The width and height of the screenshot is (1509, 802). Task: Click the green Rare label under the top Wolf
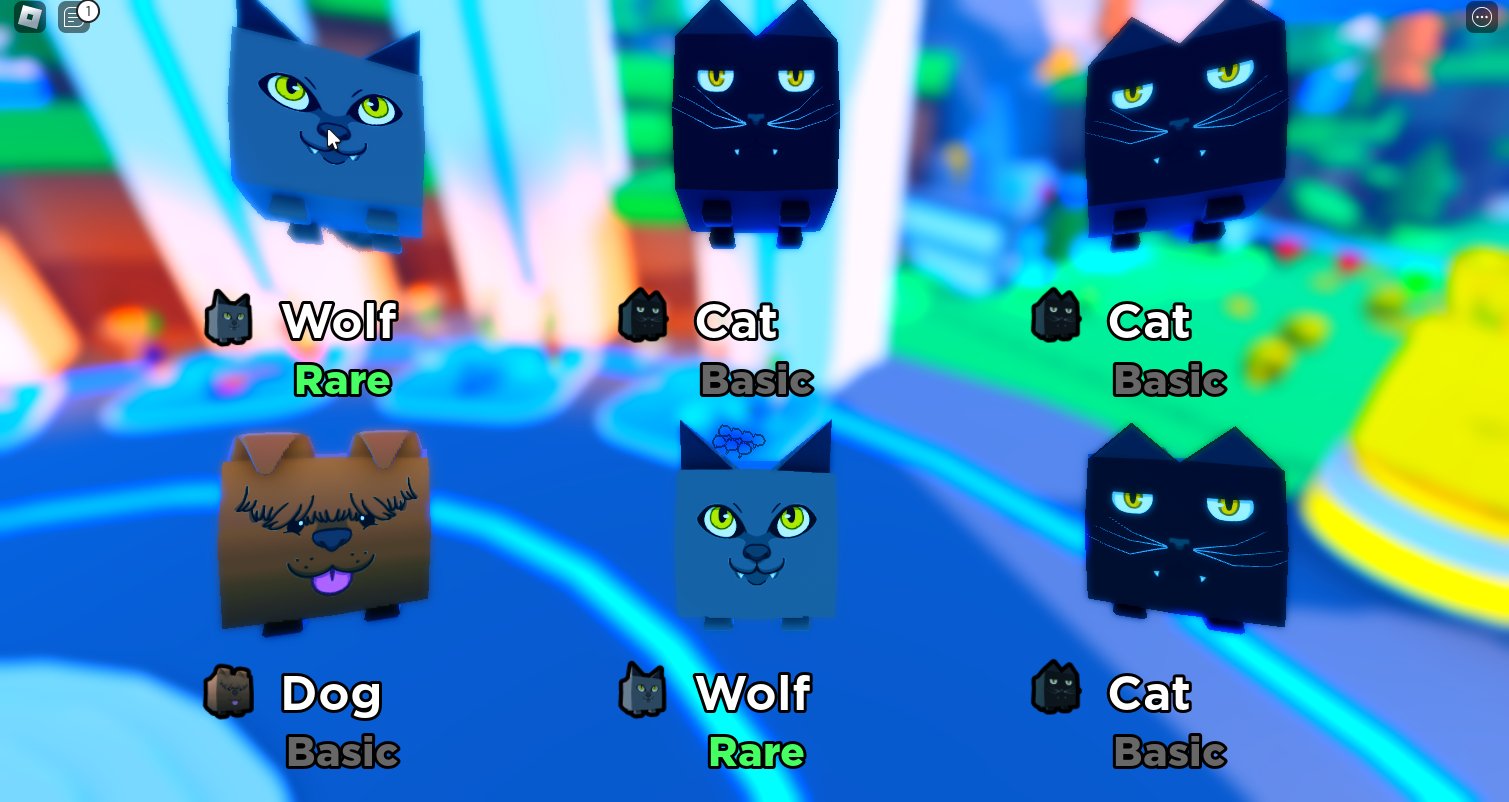click(342, 381)
